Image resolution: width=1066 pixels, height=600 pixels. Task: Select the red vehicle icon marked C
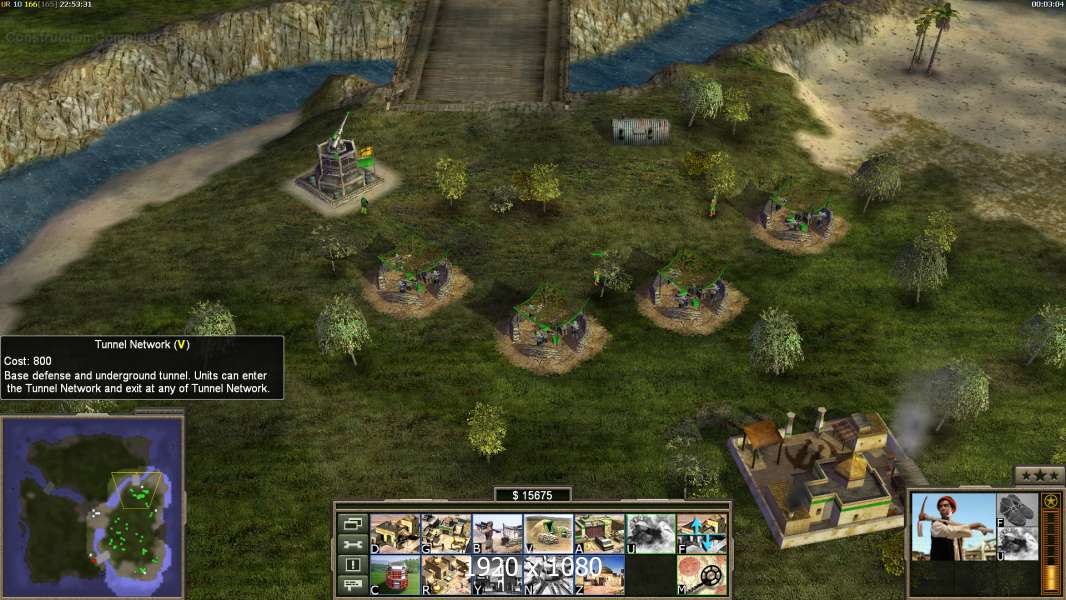pyautogui.click(x=395, y=575)
